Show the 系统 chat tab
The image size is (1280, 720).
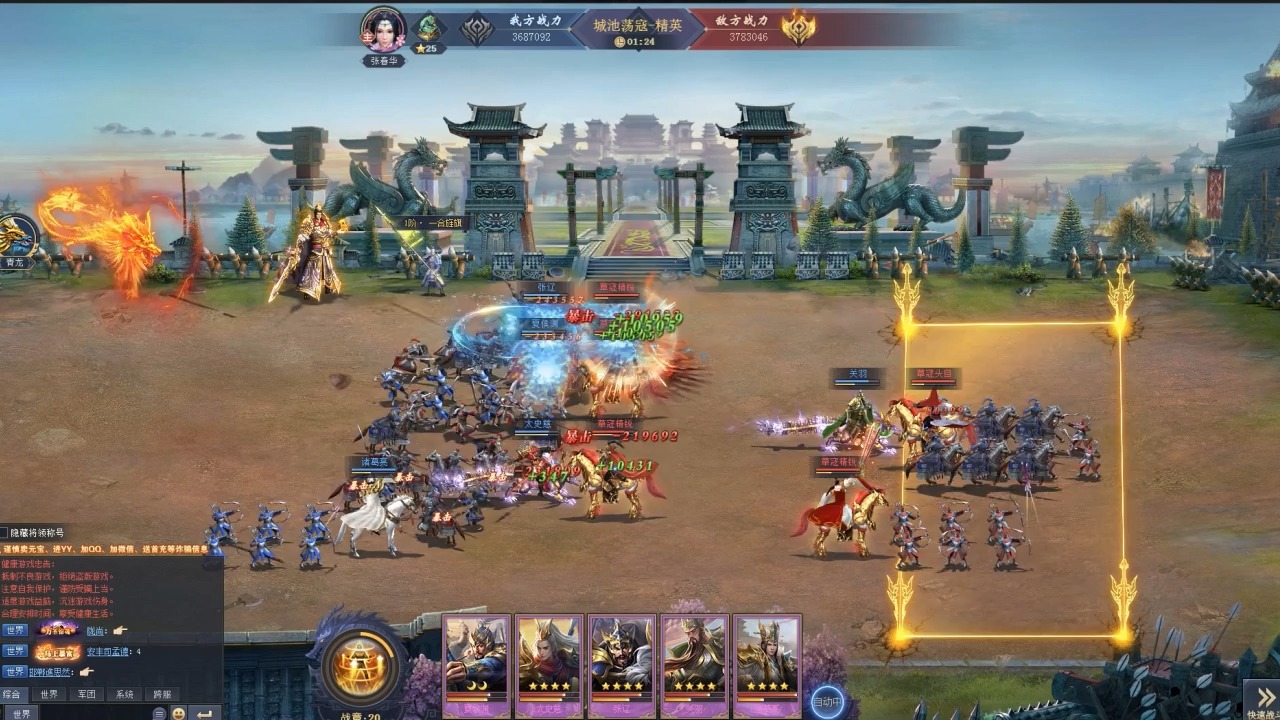click(124, 694)
